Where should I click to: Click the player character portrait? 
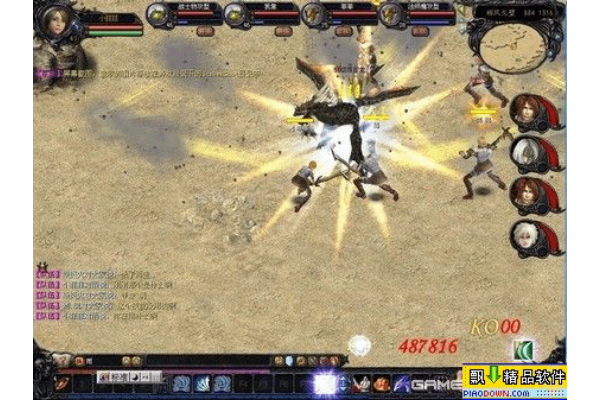(x=56, y=27)
